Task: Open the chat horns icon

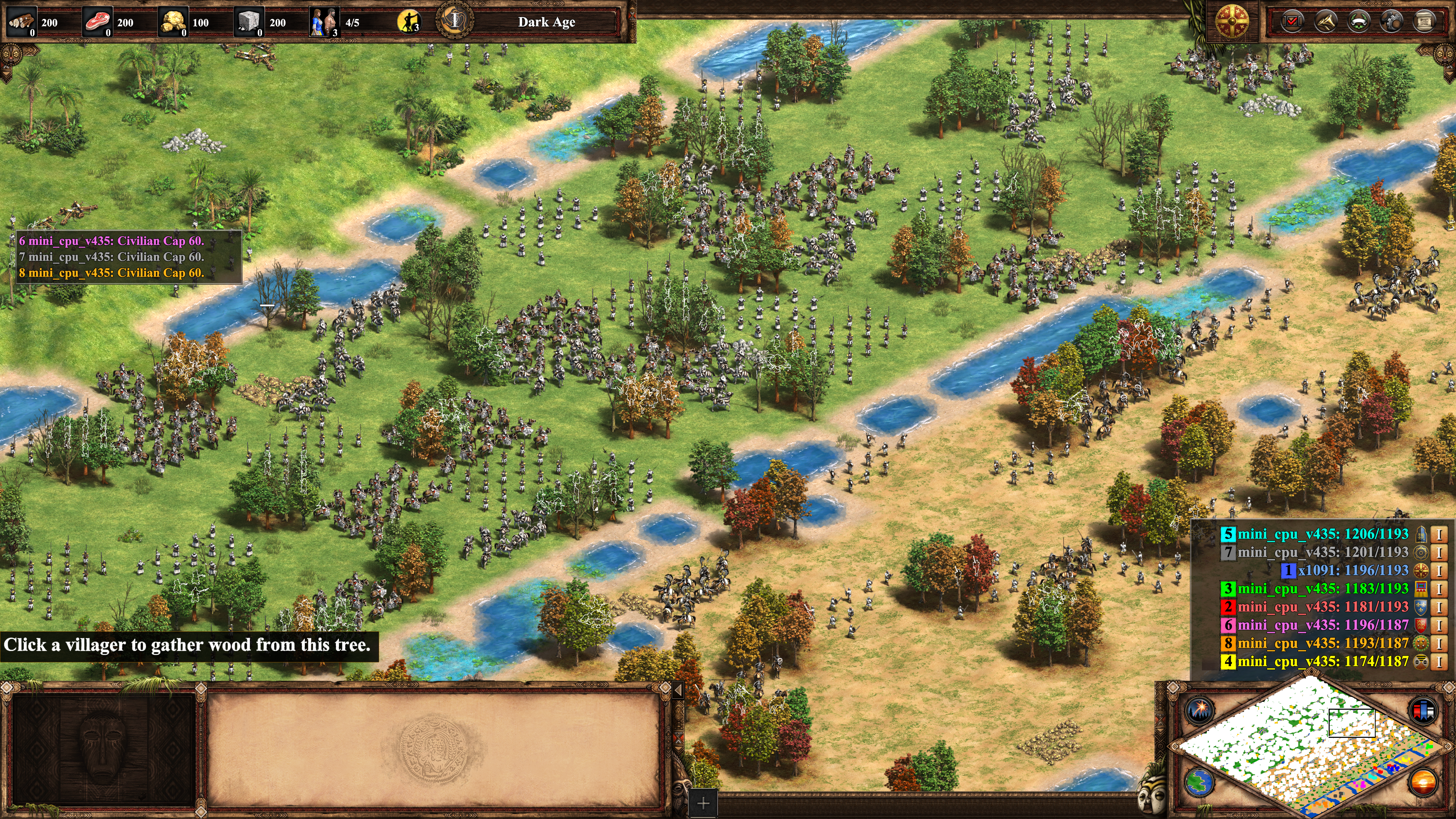Action: [x=1326, y=22]
